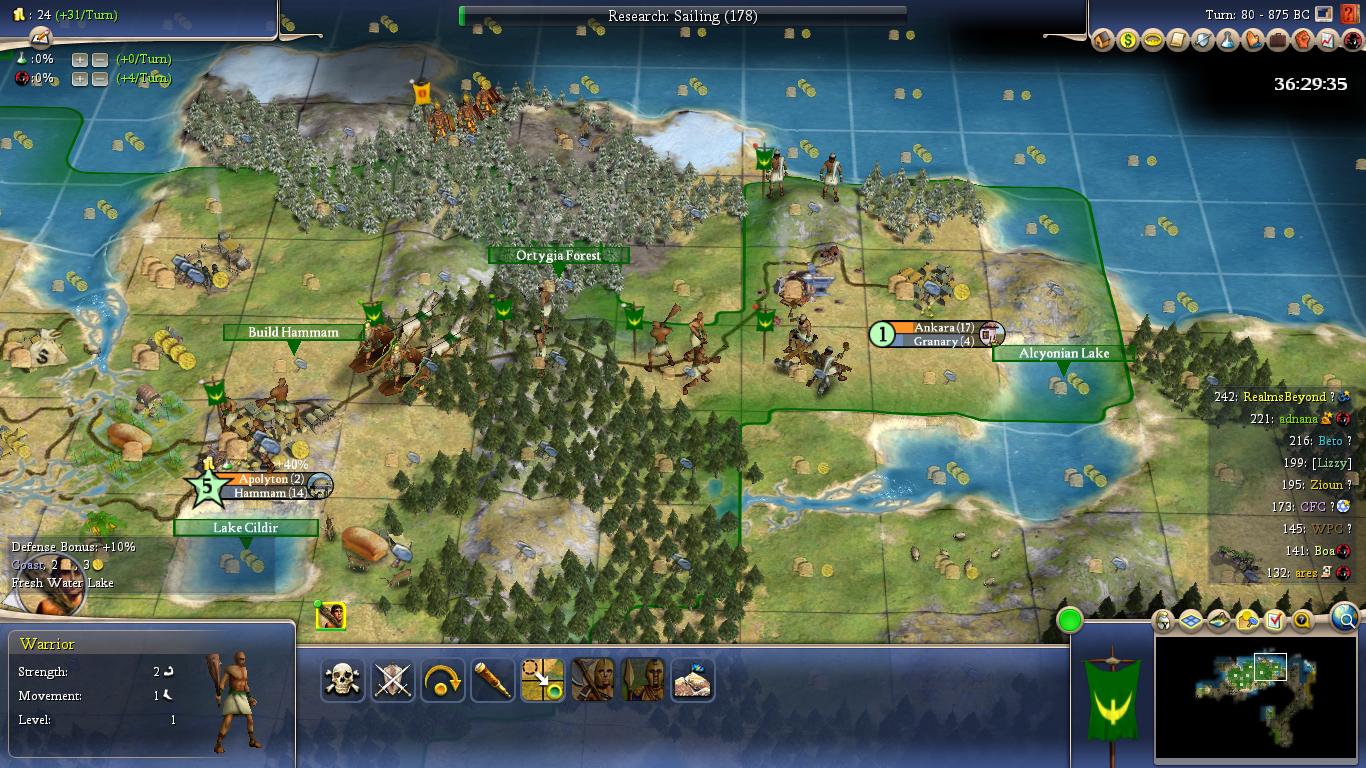1366x768 pixels.
Task: Open the globe view magnifier button
Action: tap(1346, 620)
